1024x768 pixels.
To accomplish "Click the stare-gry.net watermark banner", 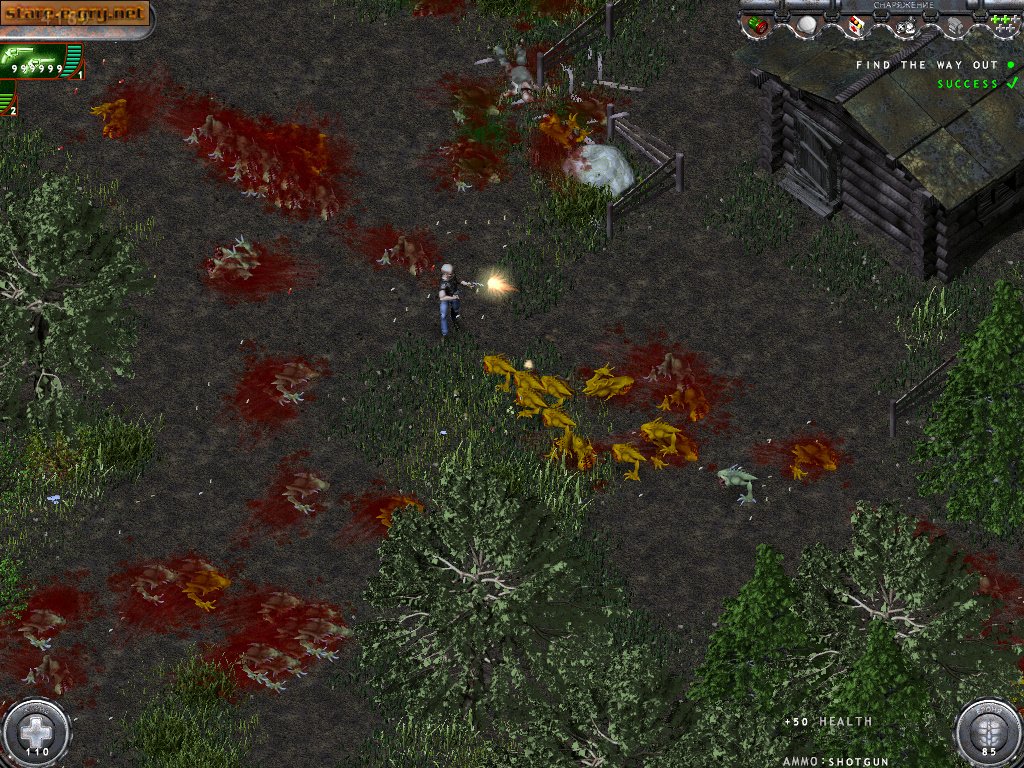I will [76, 14].
